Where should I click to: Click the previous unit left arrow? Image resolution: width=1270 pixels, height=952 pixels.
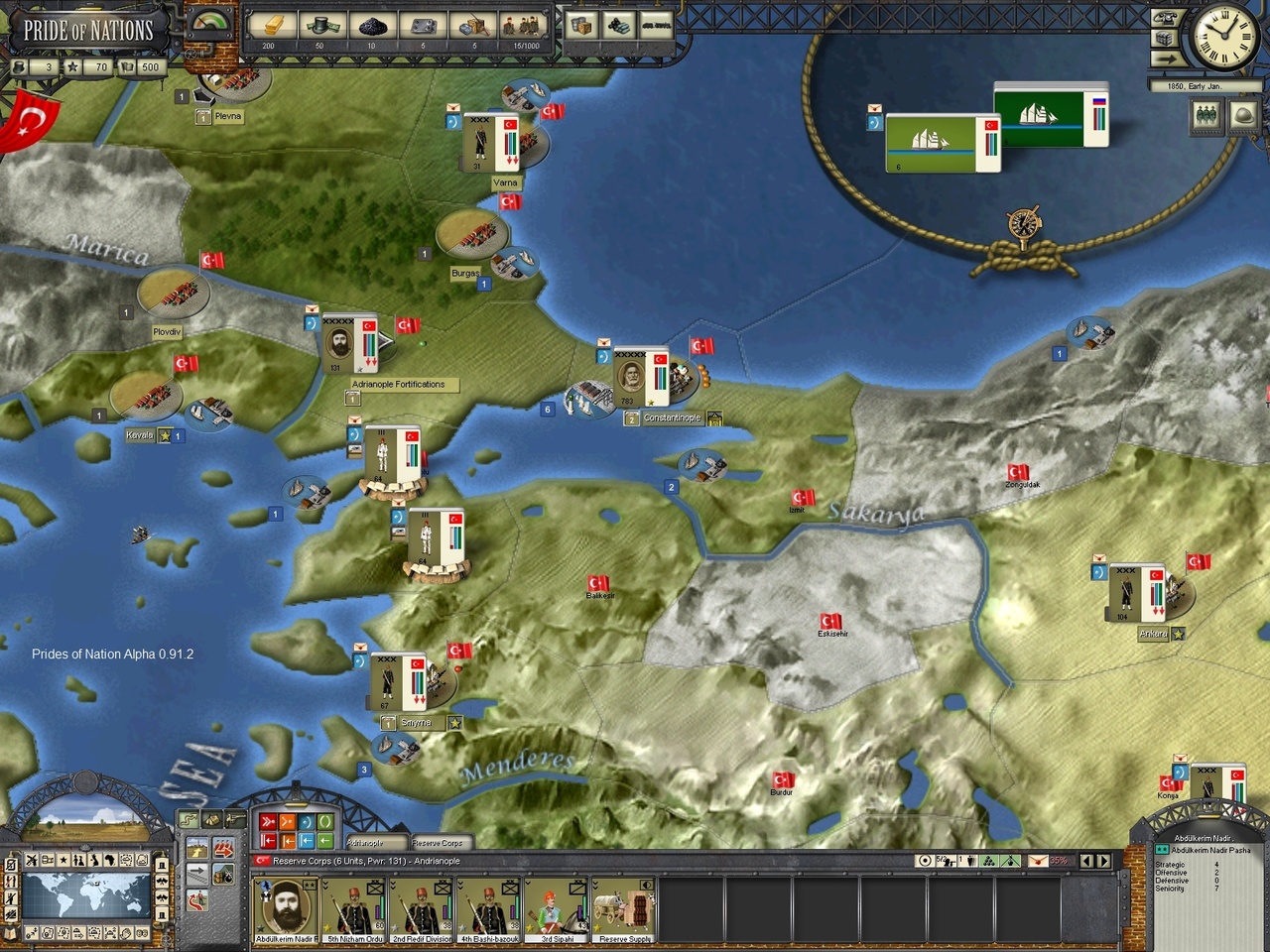coord(1086,861)
